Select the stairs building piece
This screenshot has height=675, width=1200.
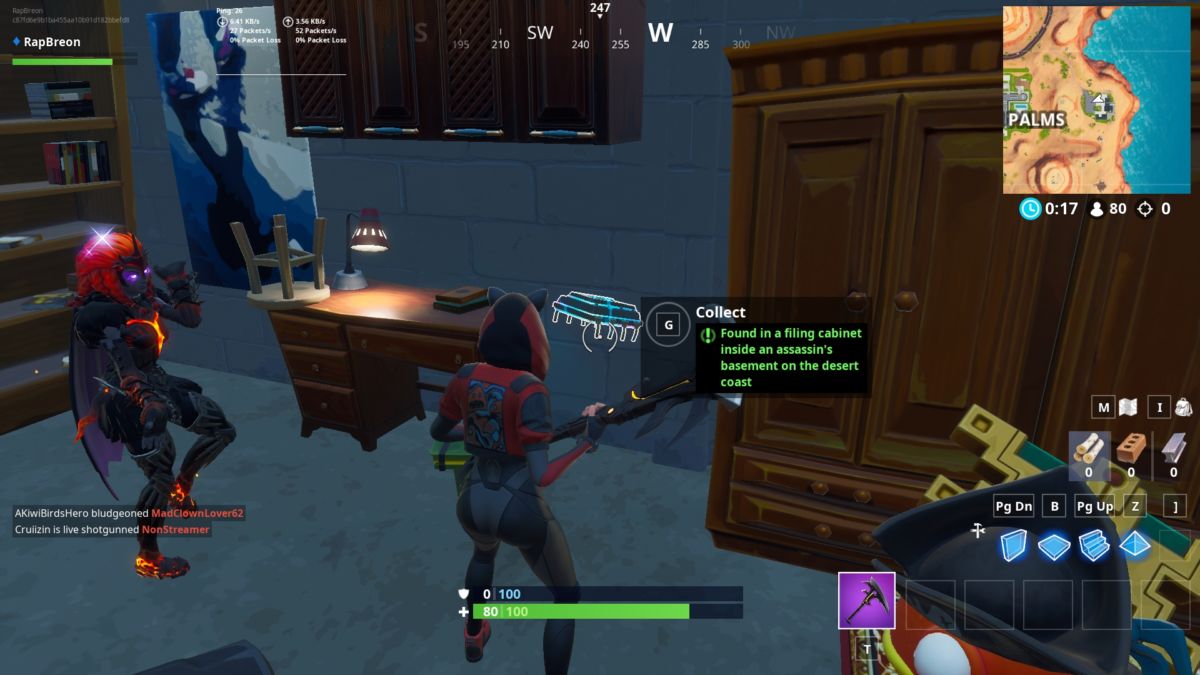click(1094, 546)
